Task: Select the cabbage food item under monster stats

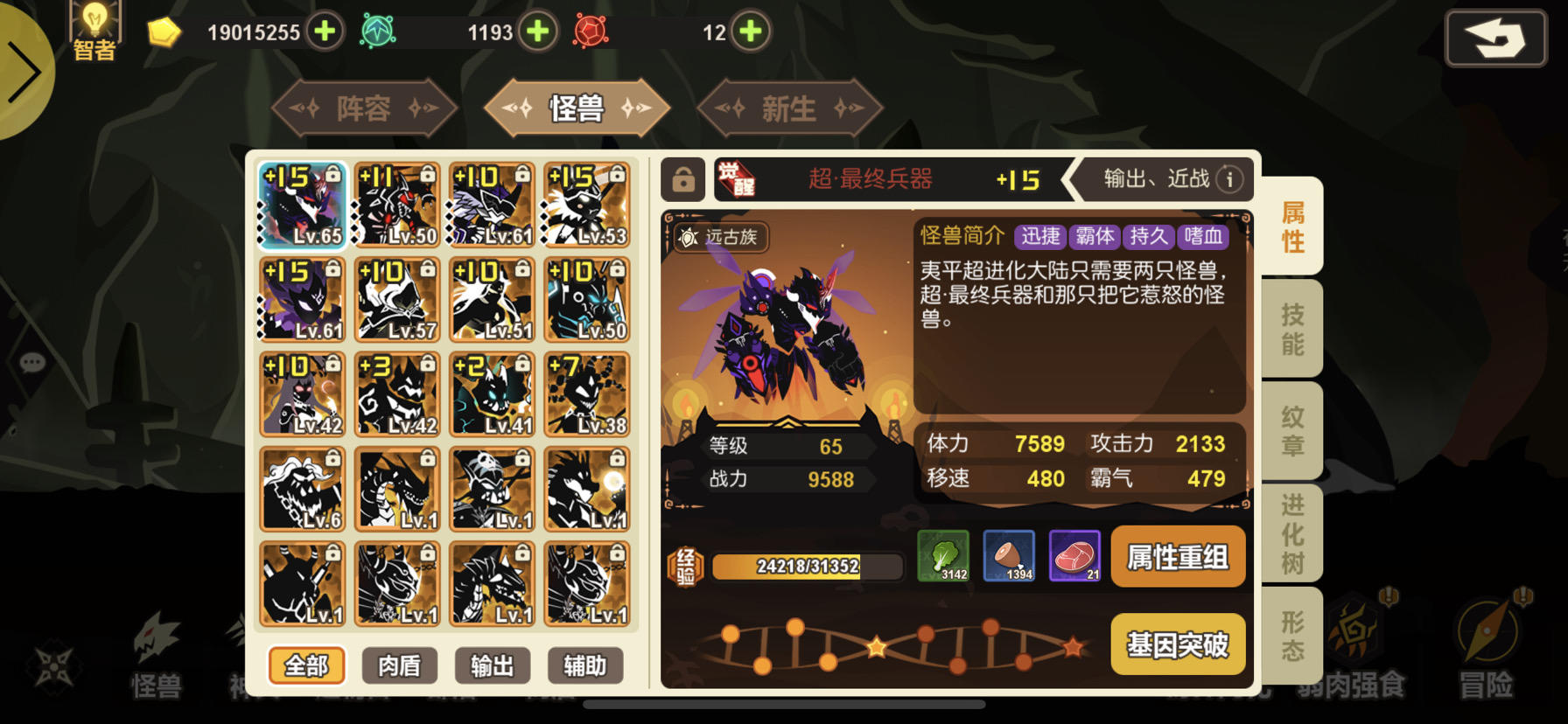Action: pyautogui.click(x=941, y=556)
